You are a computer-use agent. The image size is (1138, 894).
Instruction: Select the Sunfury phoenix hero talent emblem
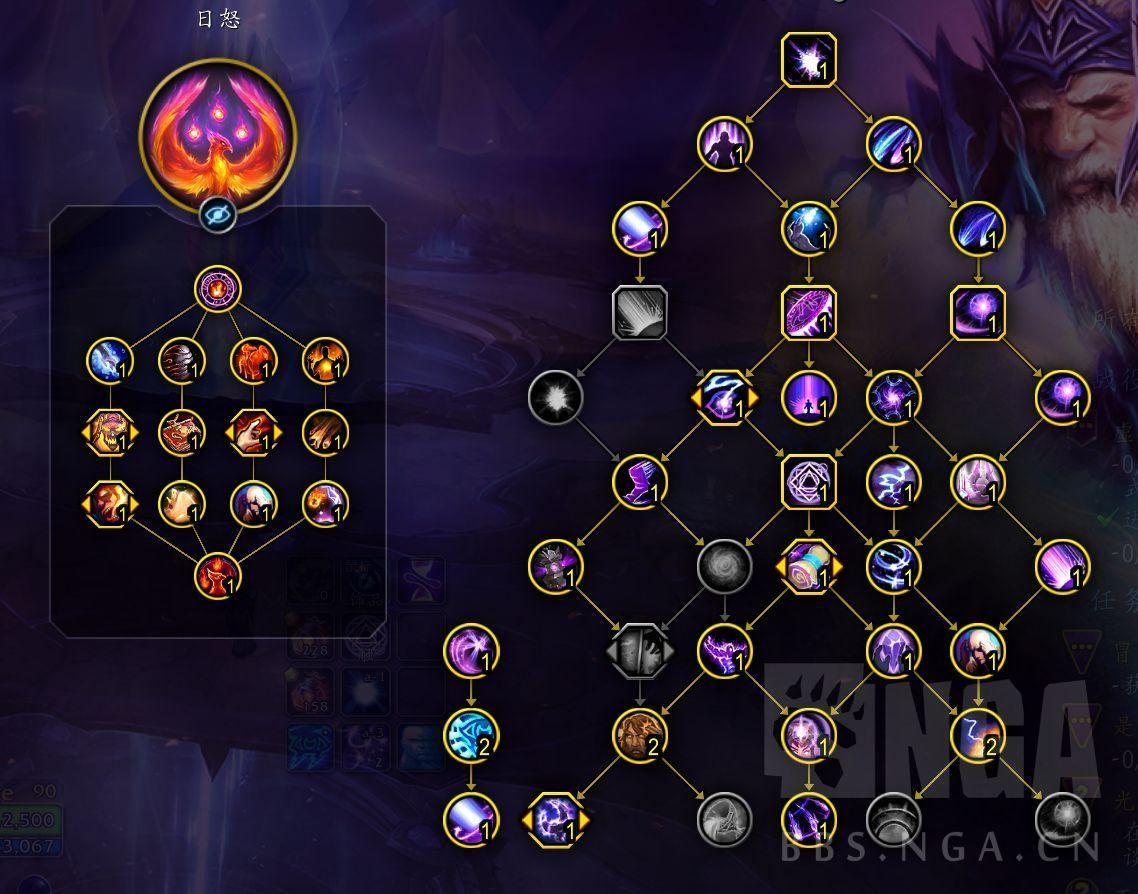217,130
